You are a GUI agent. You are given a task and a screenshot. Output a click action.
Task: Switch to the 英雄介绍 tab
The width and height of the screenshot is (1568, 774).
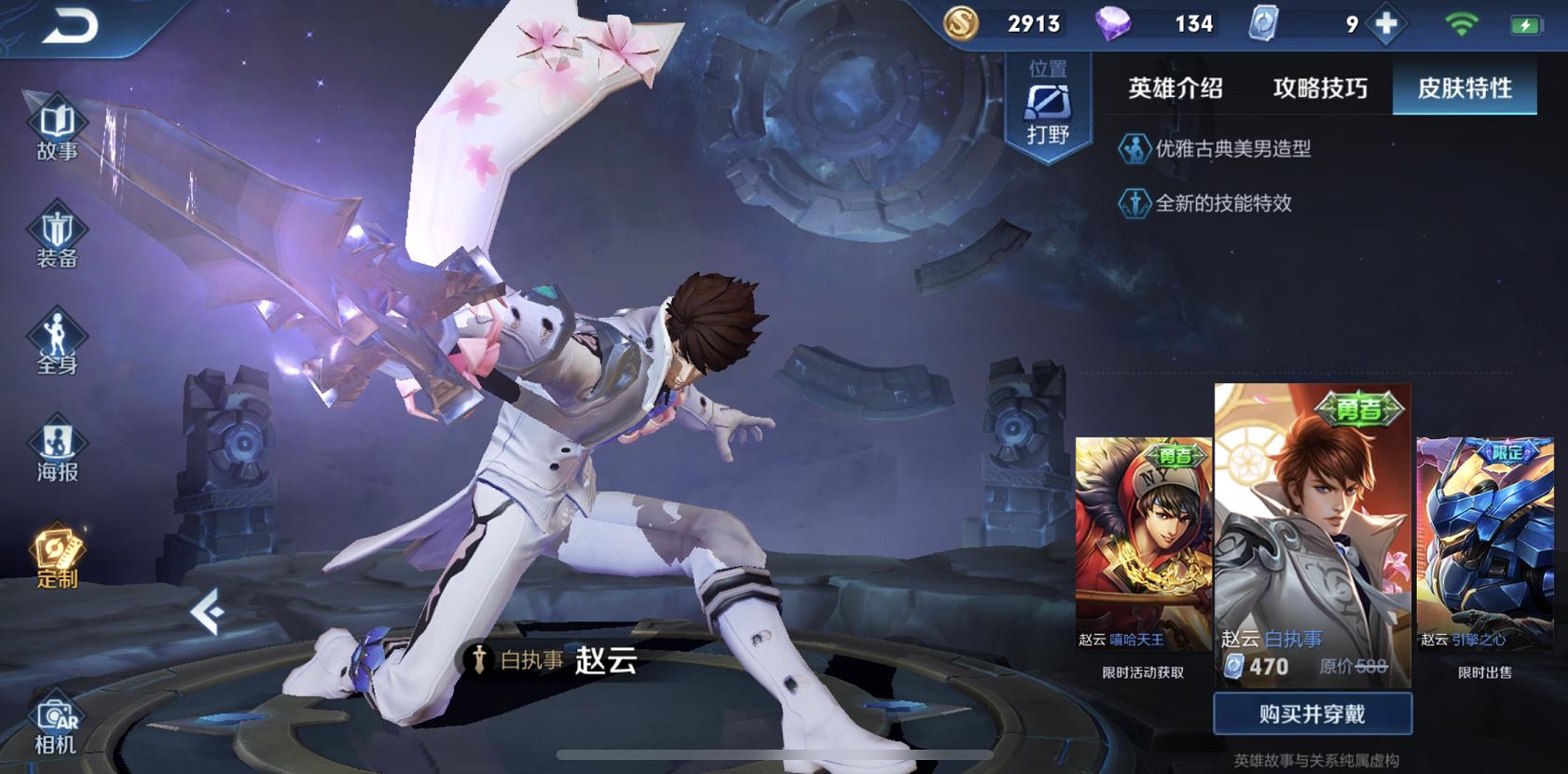coord(1175,89)
